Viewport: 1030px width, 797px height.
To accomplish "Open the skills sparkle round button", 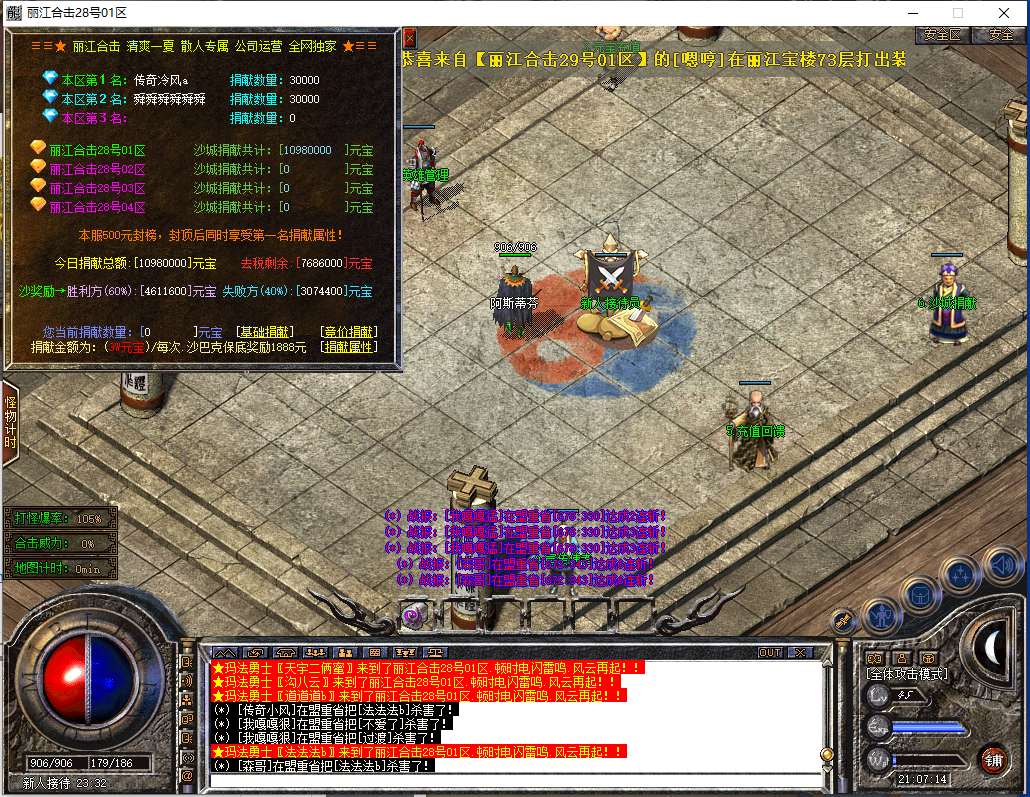I will [961, 575].
